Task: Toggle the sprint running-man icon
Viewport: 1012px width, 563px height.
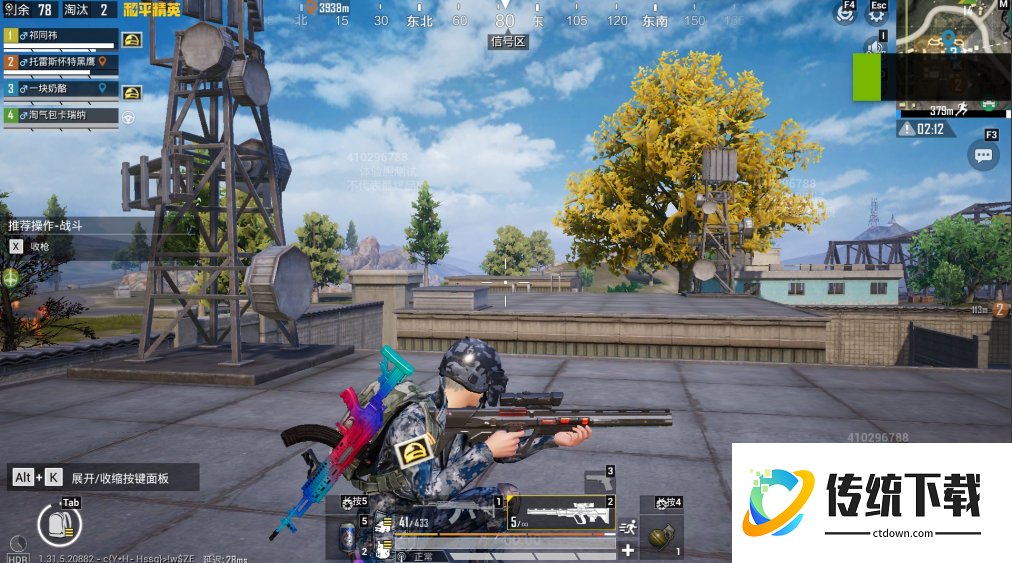Action: pos(628,527)
